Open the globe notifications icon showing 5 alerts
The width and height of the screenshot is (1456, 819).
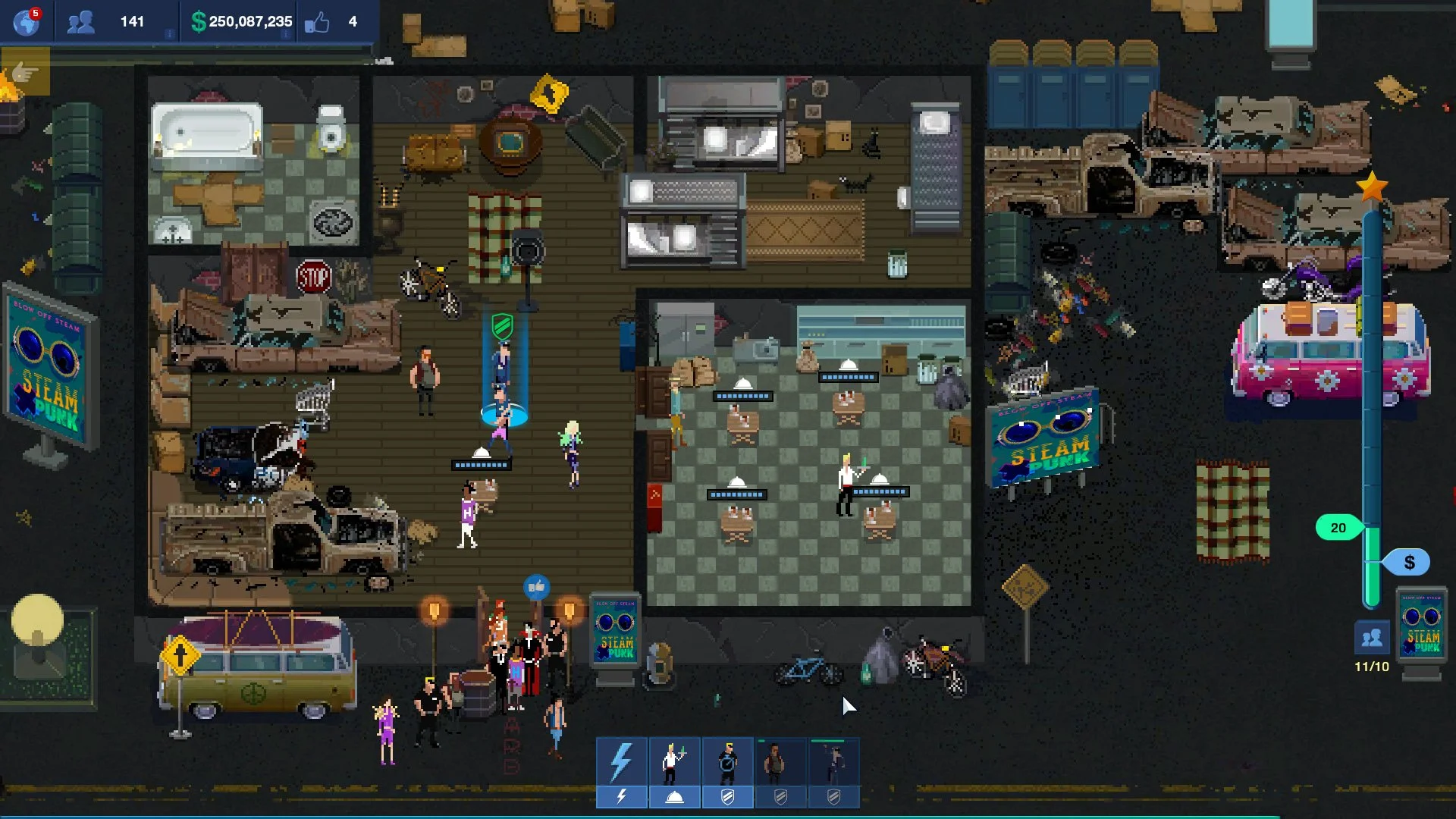pyautogui.click(x=26, y=20)
